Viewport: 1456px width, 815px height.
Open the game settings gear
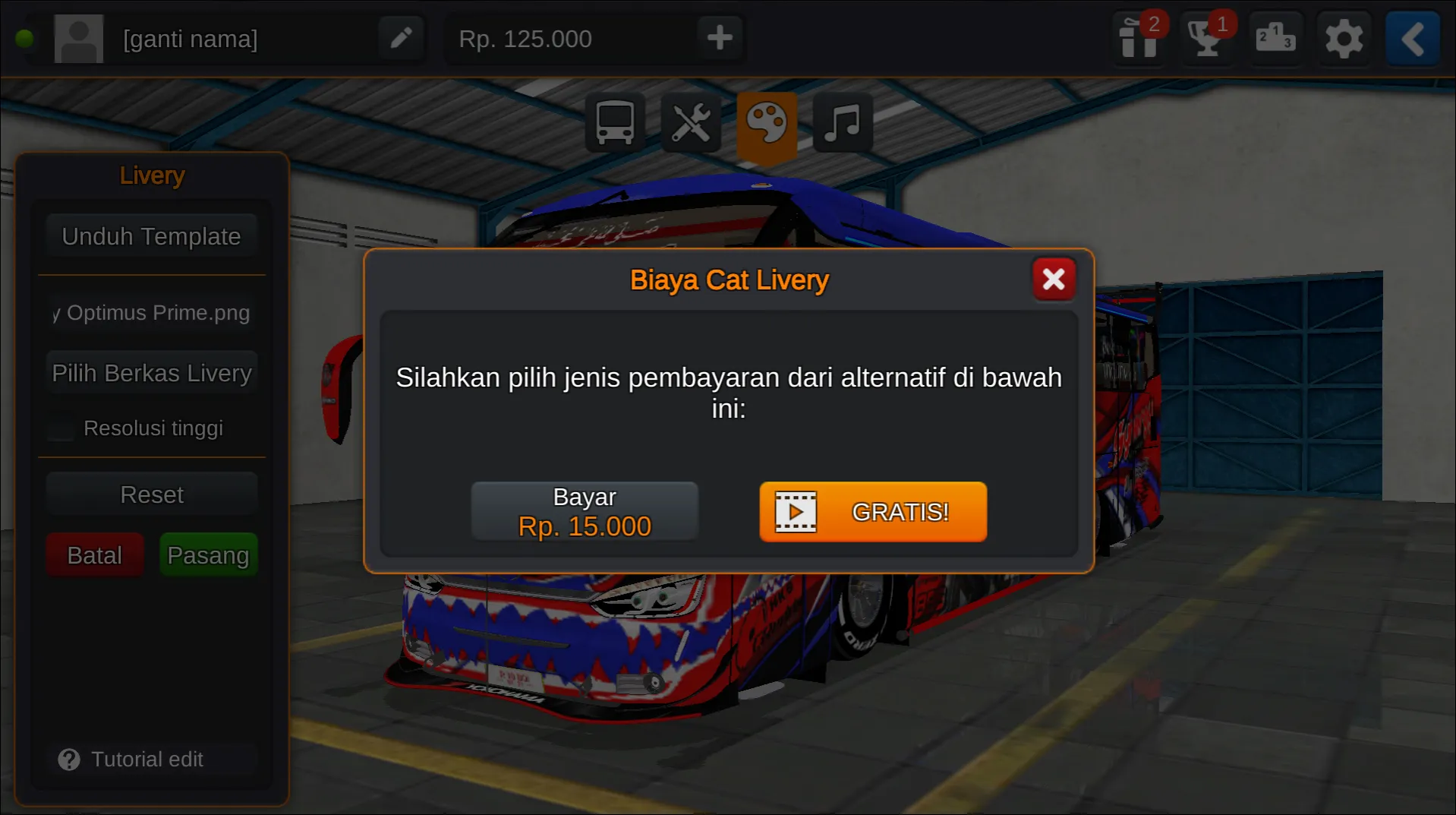(1344, 38)
